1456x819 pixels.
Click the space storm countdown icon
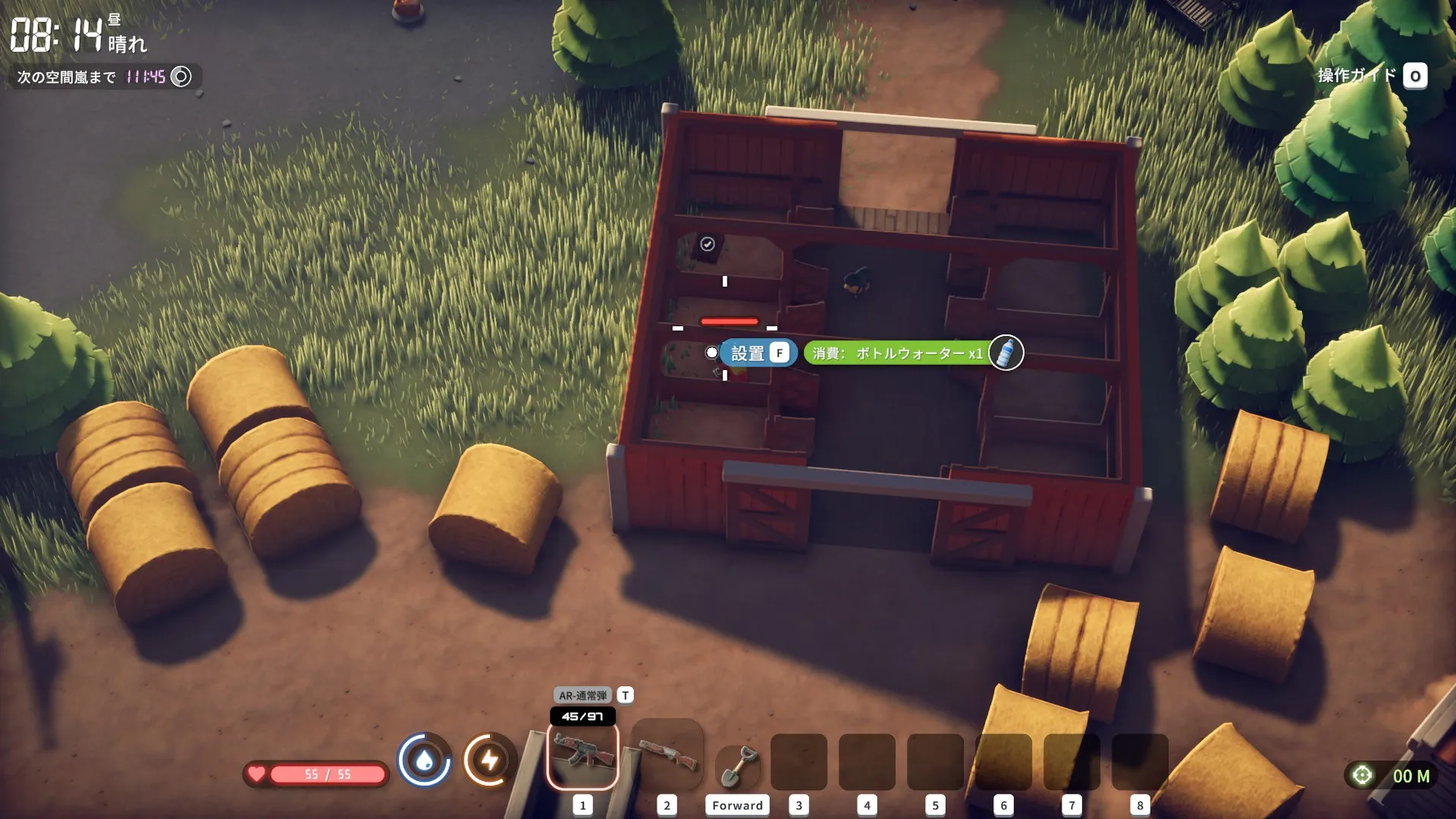(181, 77)
